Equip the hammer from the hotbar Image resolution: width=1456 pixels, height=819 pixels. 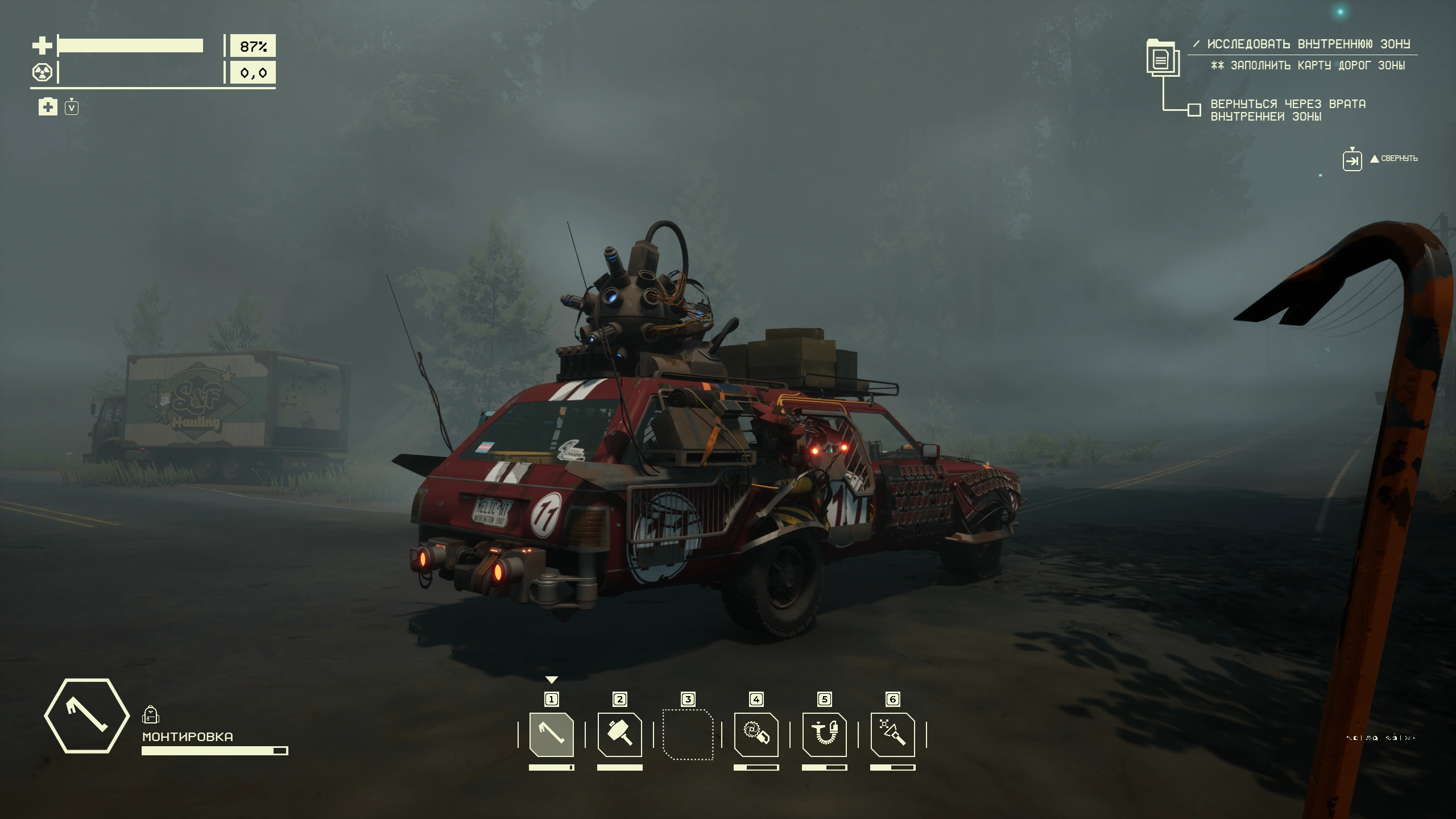pos(619,734)
